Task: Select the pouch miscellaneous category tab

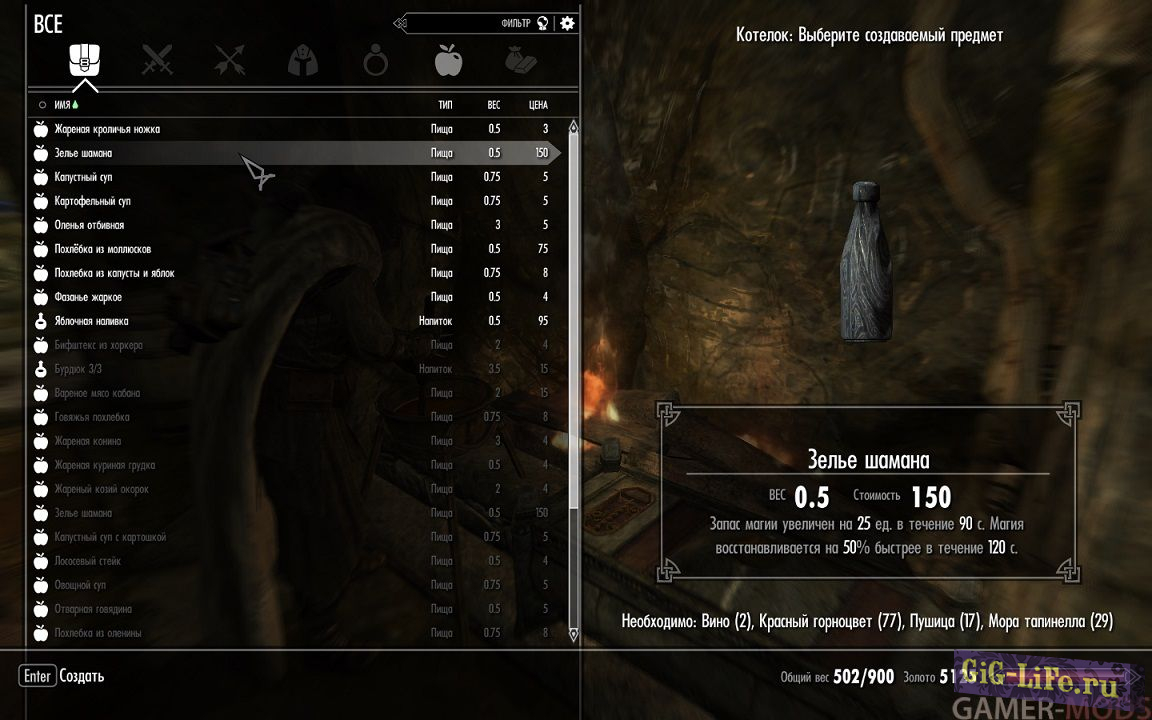Action: 520,62
